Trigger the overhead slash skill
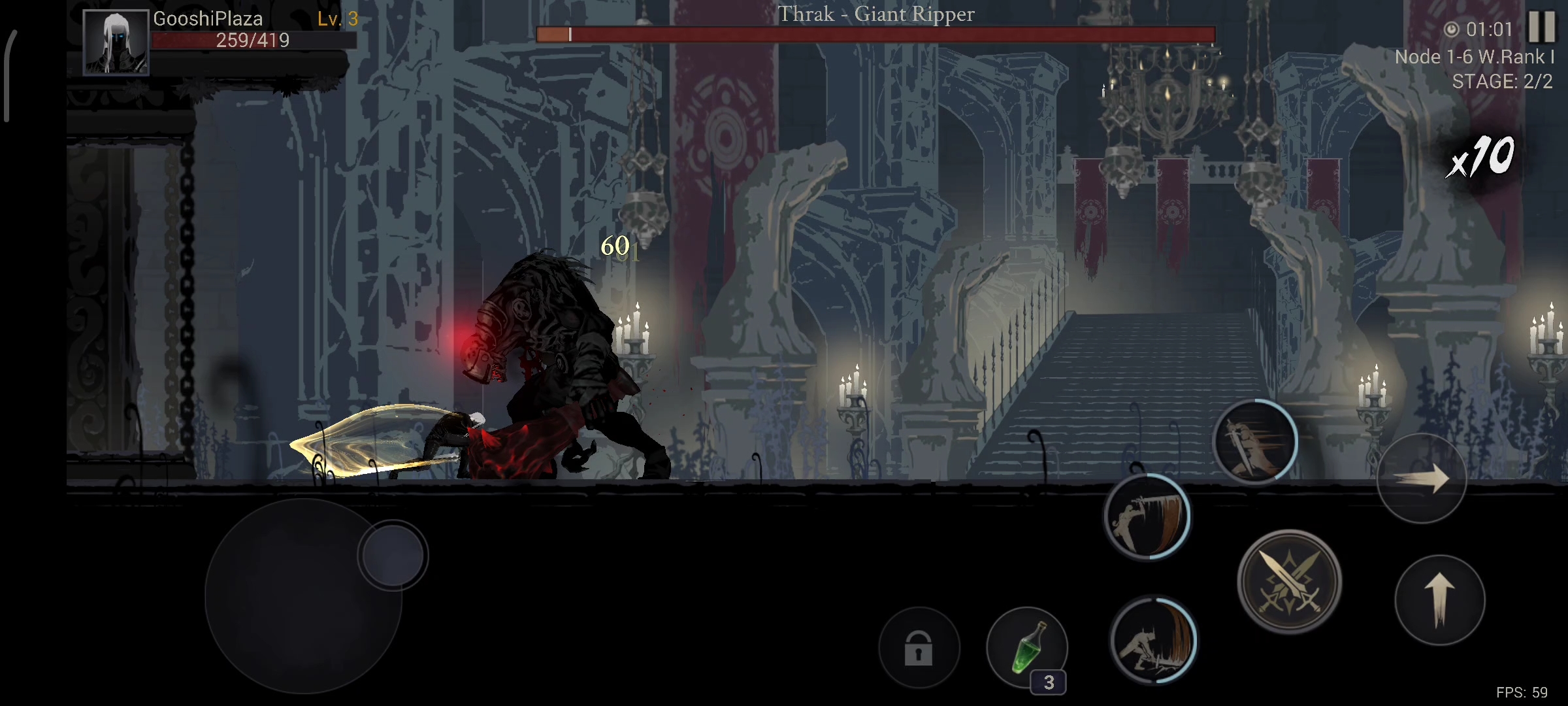The width and height of the screenshot is (1568, 706). coord(1147,516)
